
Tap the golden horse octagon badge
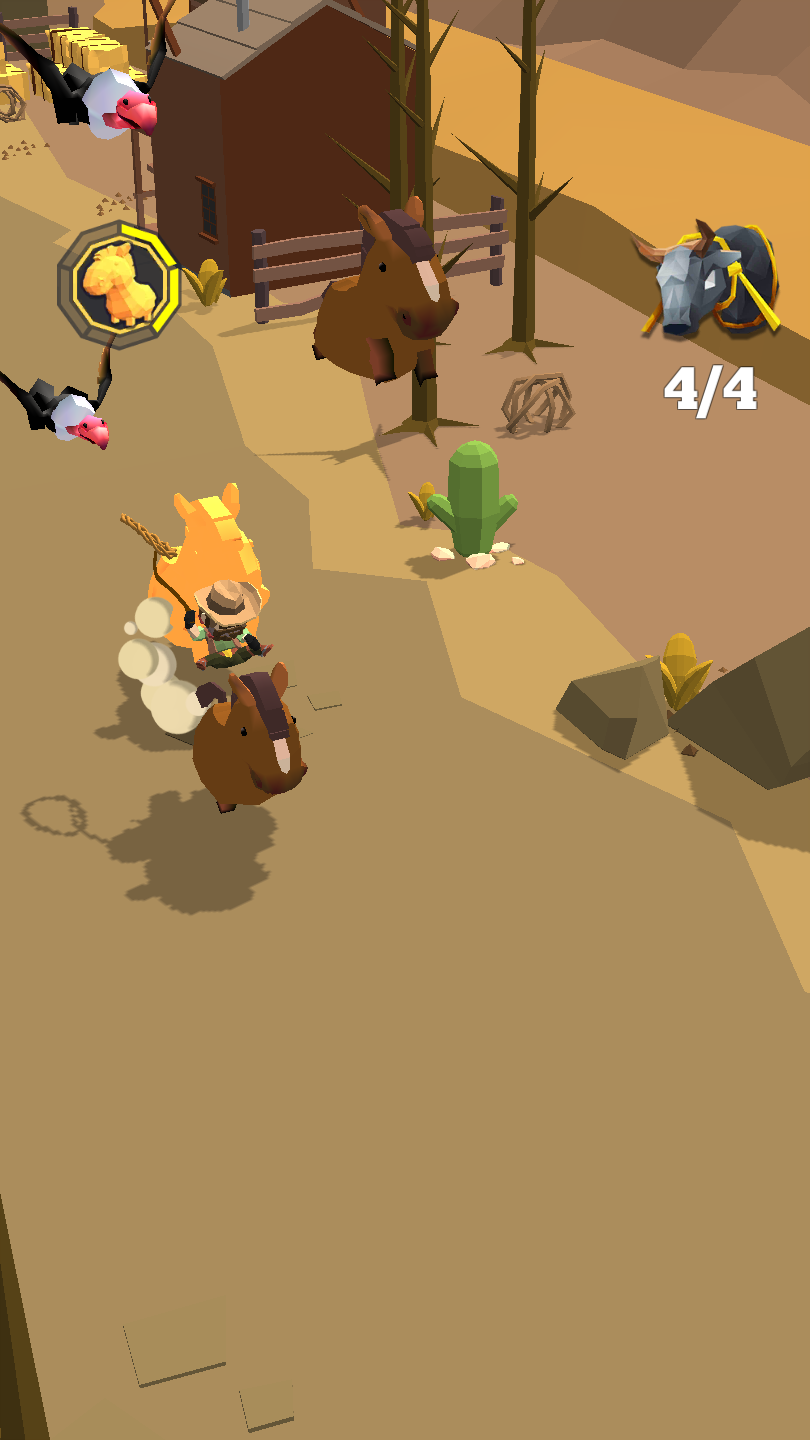(118, 284)
